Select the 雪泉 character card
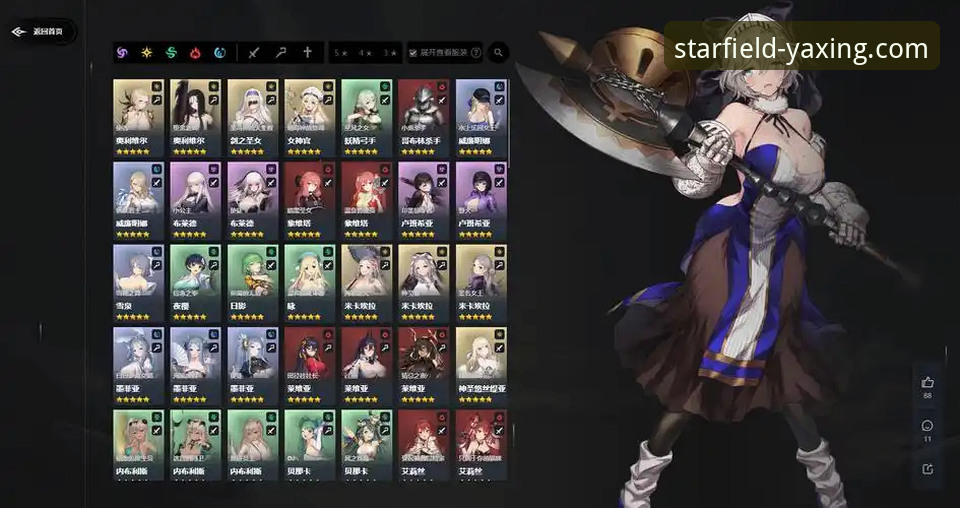The width and height of the screenshot is (960, 508). click(138, 282)
